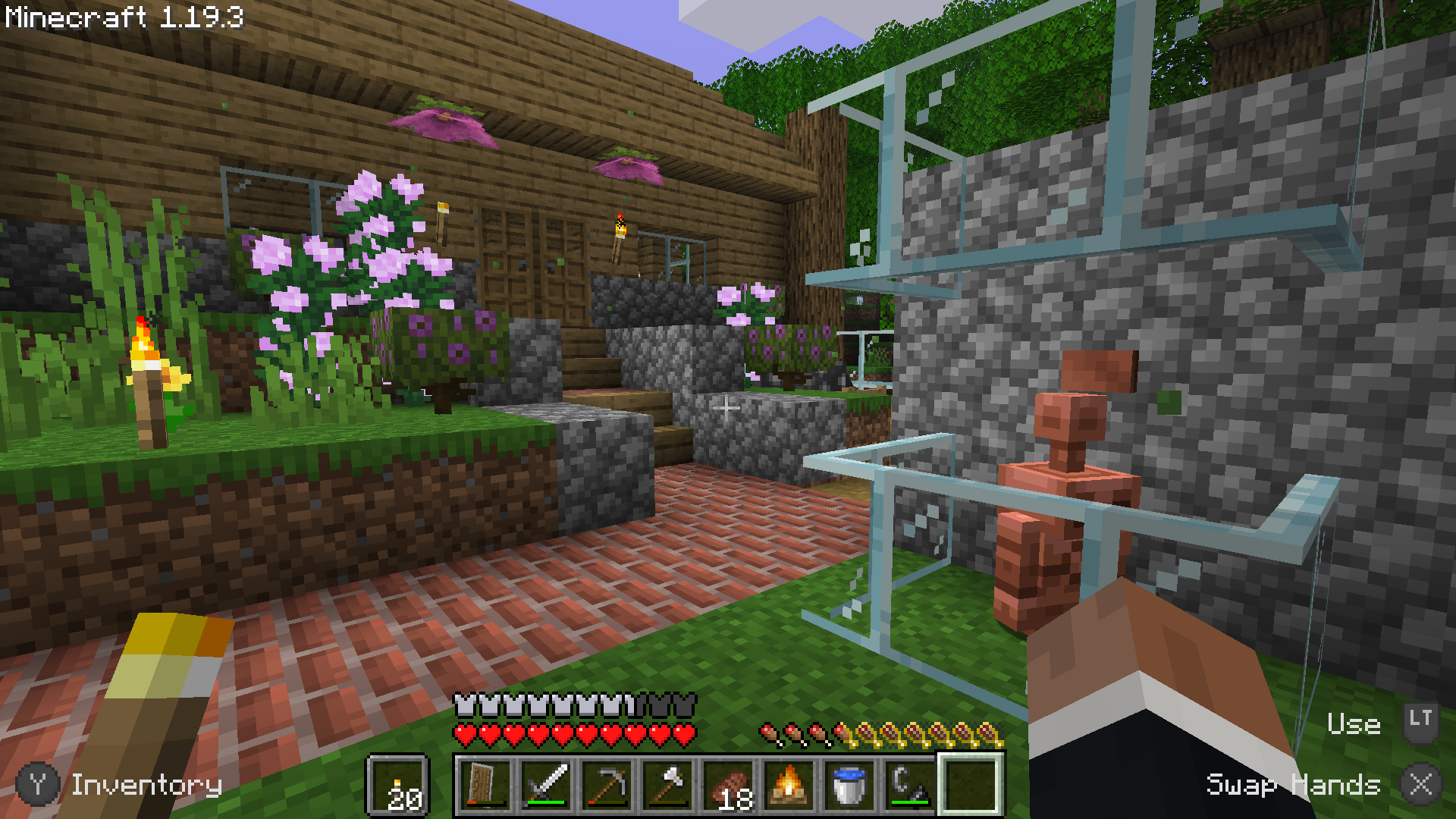Select the shield in the first hotbar slot

click(485, 786)
